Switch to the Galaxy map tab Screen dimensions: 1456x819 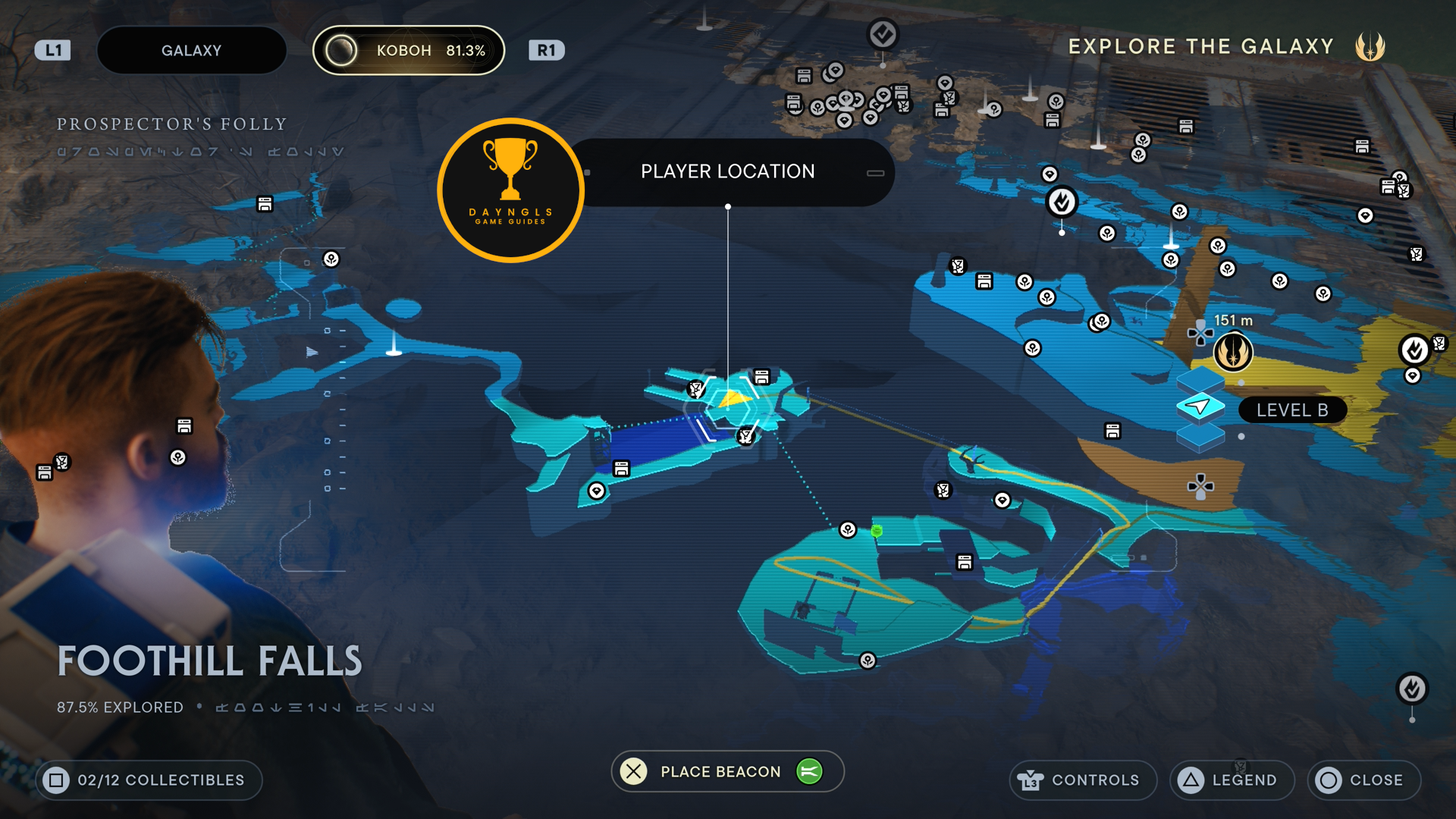[191, 51]
